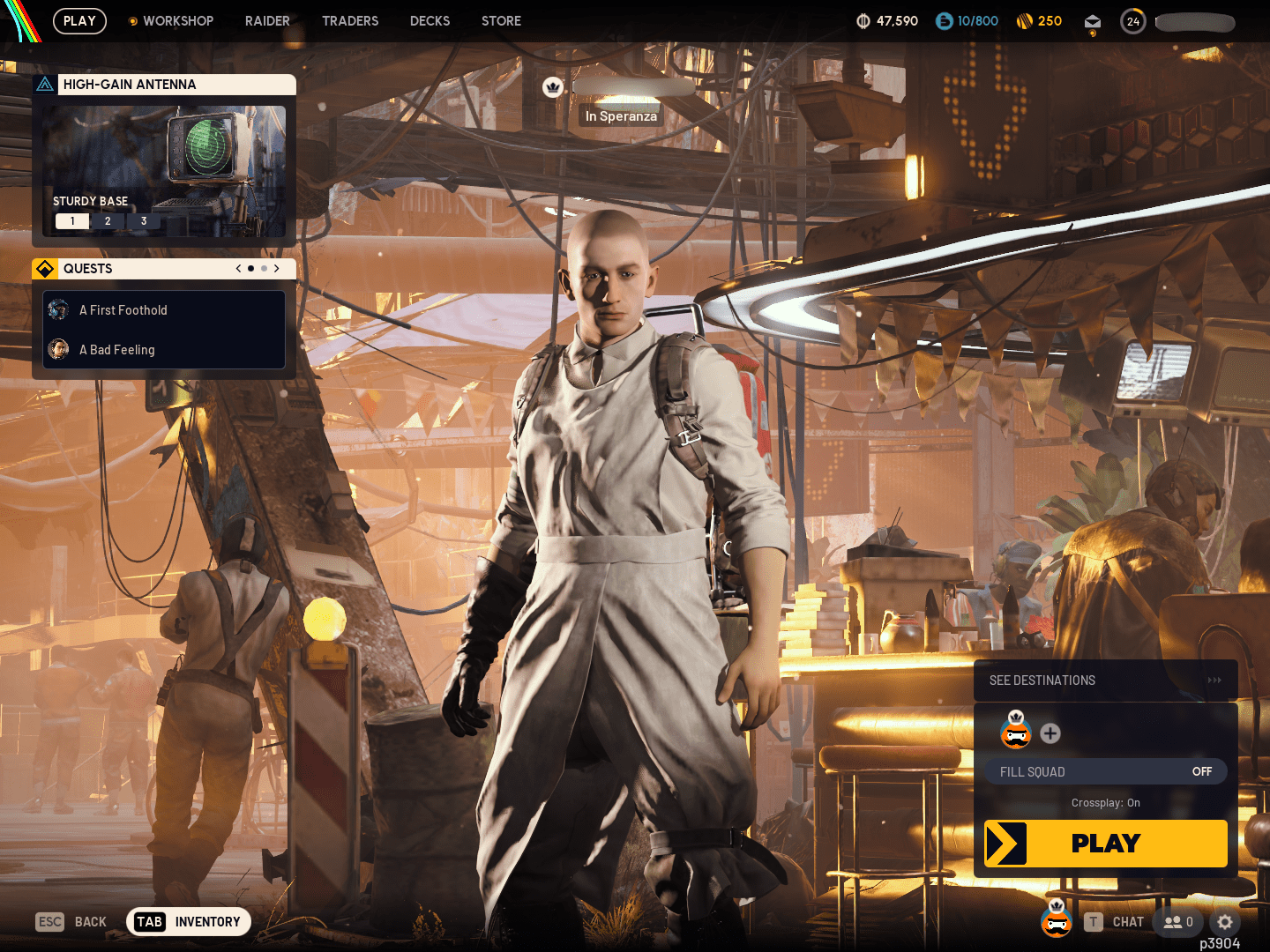Click the raider tokens icon showing 250
The image size is (1270, 952).
tap(1024, 20)
